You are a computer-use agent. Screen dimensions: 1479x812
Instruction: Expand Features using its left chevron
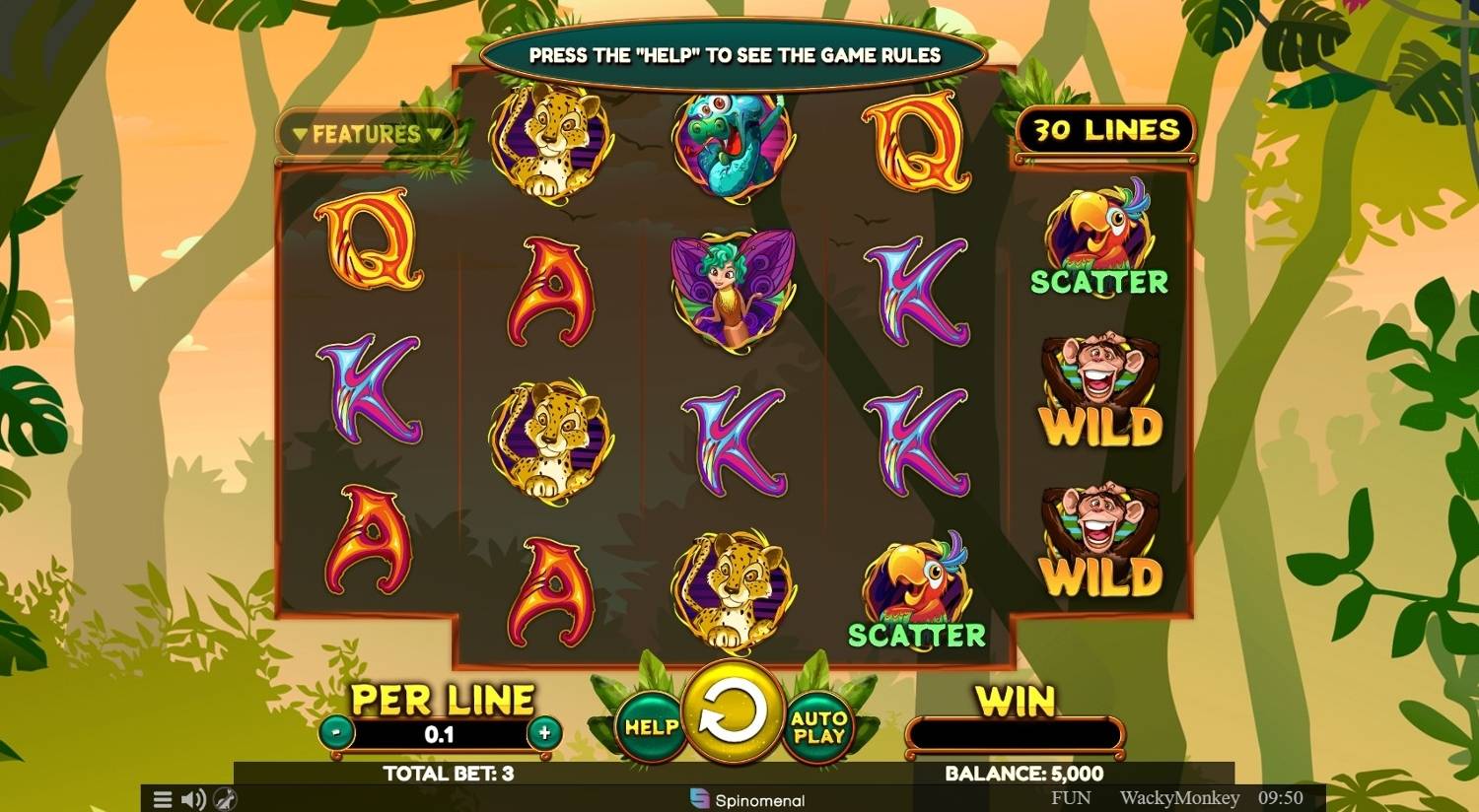tap(298, 134)
